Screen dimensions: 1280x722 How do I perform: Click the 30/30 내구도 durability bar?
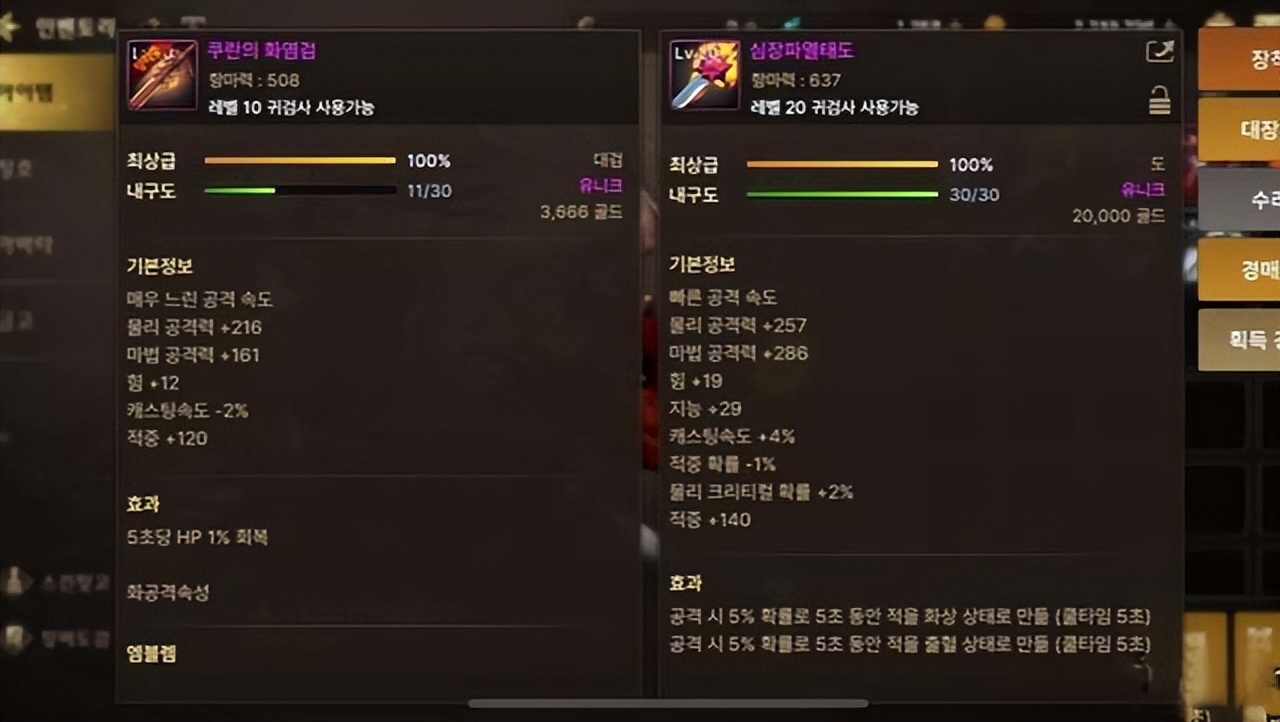(x=843, y=194)
